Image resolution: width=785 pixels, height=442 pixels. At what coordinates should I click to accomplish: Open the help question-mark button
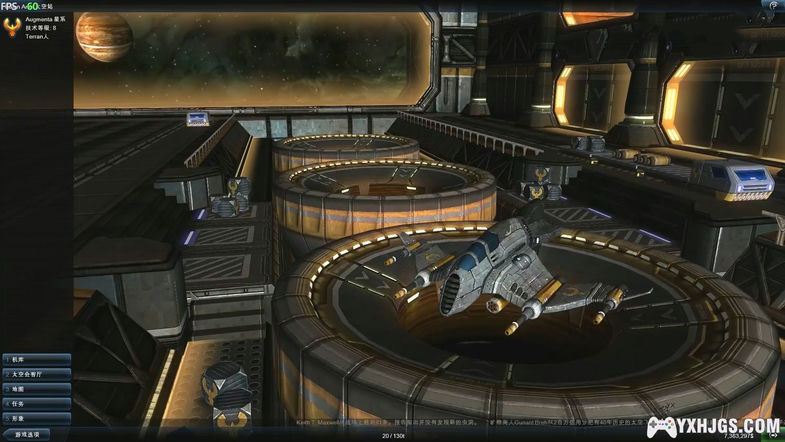click(774, 5)
